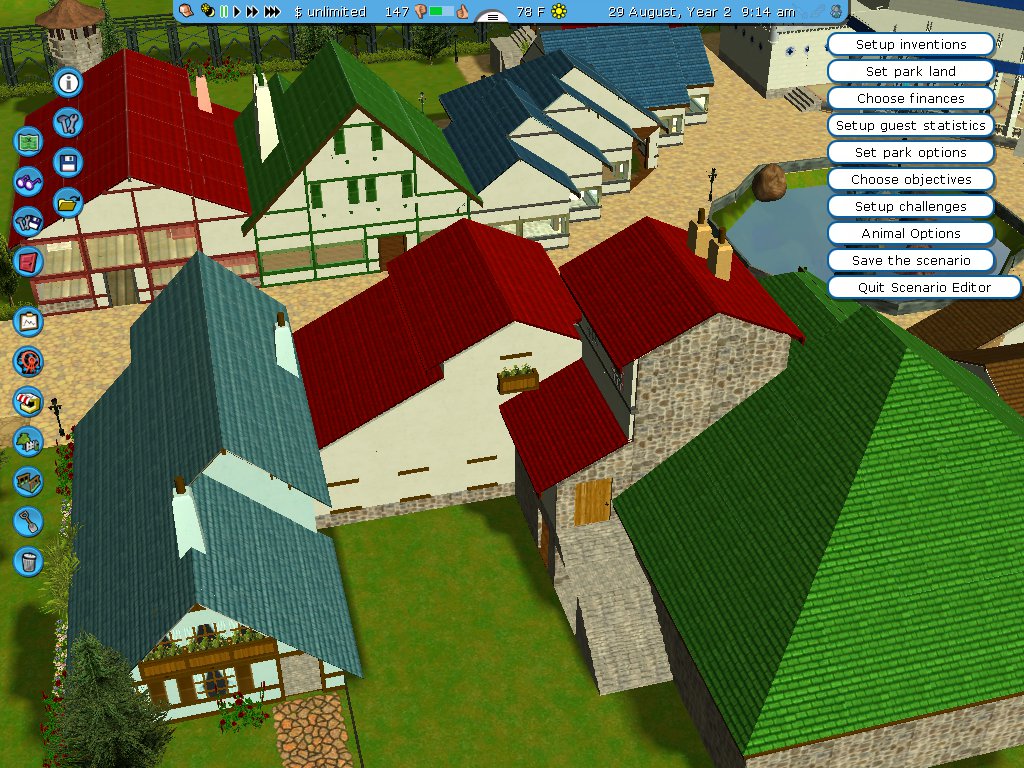1024x768 pixels.
Task: Select Setup guest statistics
Action: [911, 126]
